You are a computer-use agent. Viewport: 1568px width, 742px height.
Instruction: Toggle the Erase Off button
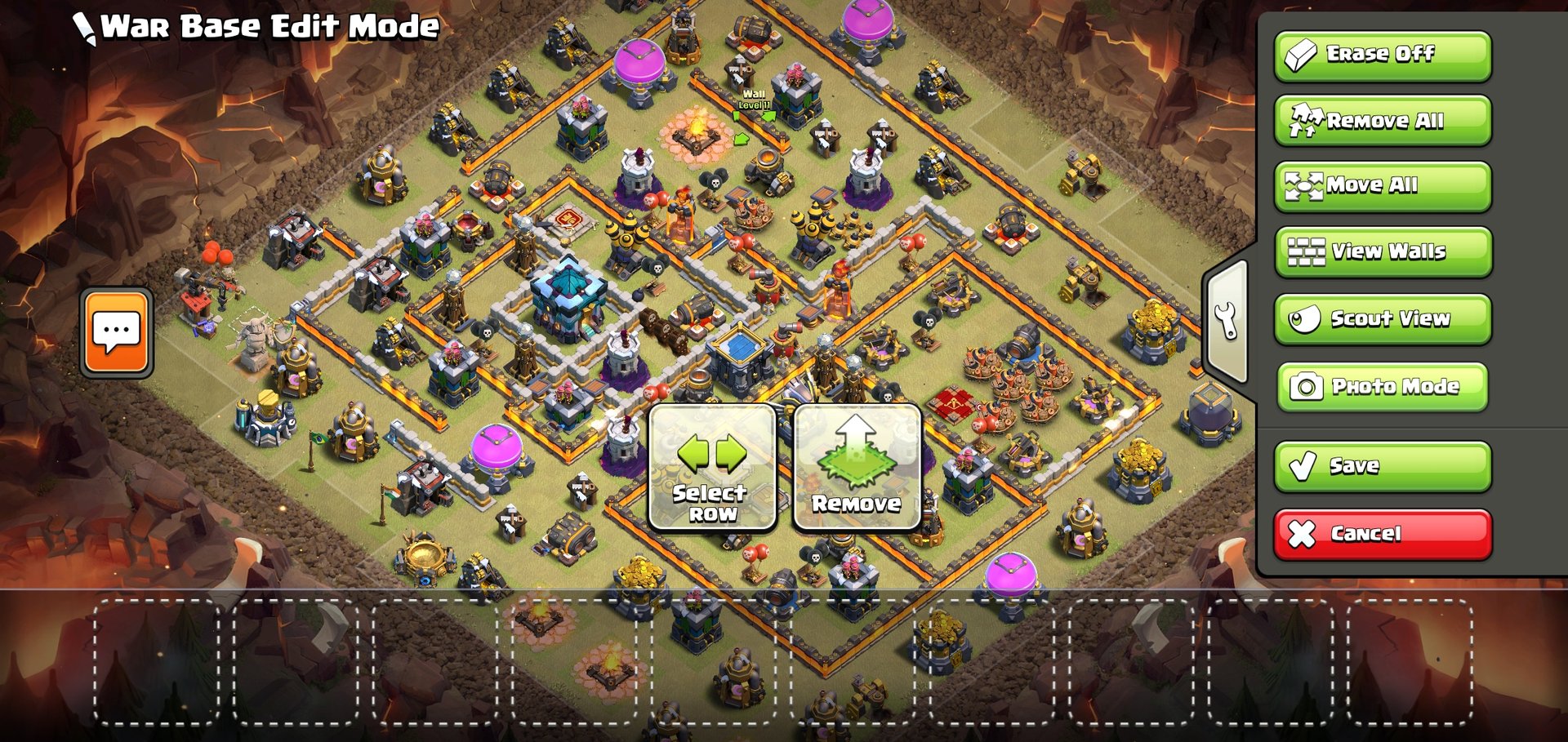click(1382, 56)
